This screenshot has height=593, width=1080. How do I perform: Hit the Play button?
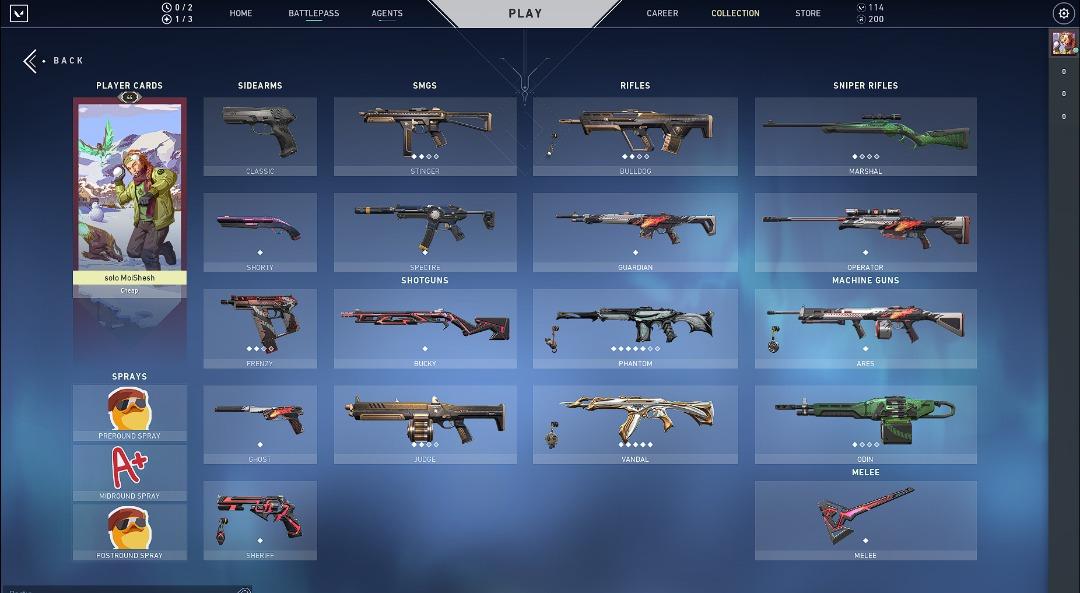tap(525, 13)
